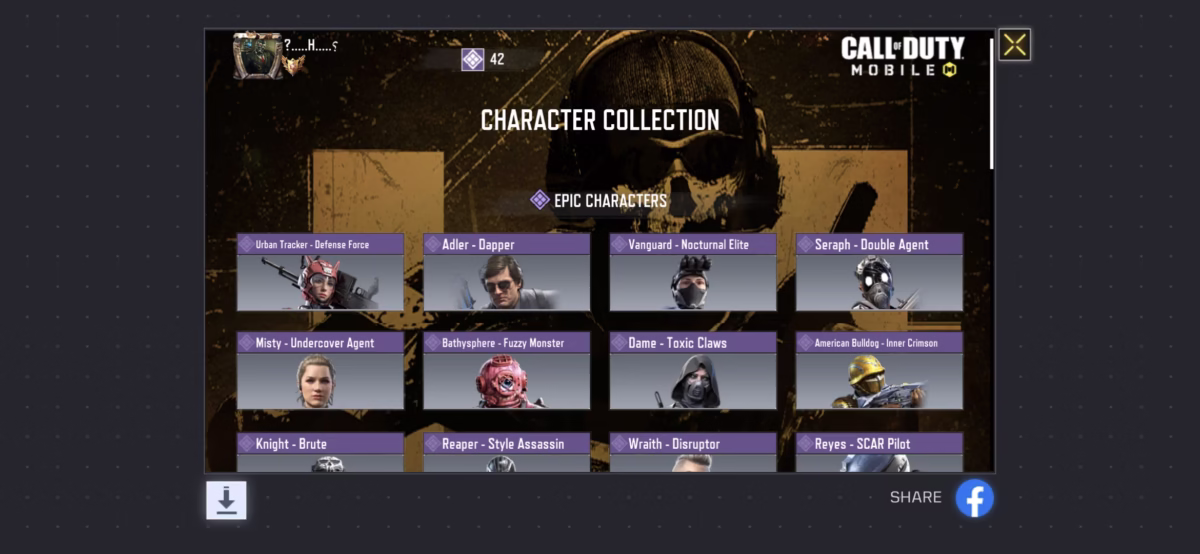Select the Knight - Brute character card

tap(320, 452)
